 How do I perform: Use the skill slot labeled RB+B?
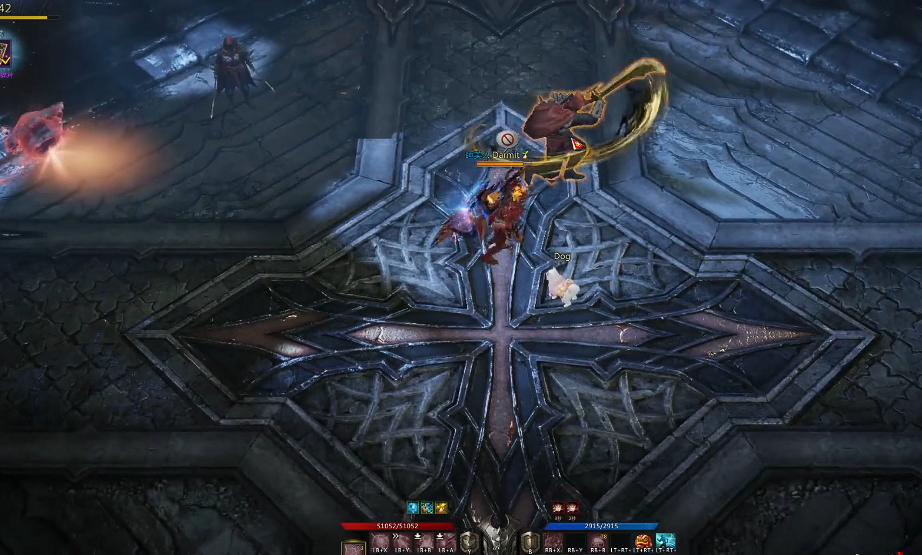point(599,543)
